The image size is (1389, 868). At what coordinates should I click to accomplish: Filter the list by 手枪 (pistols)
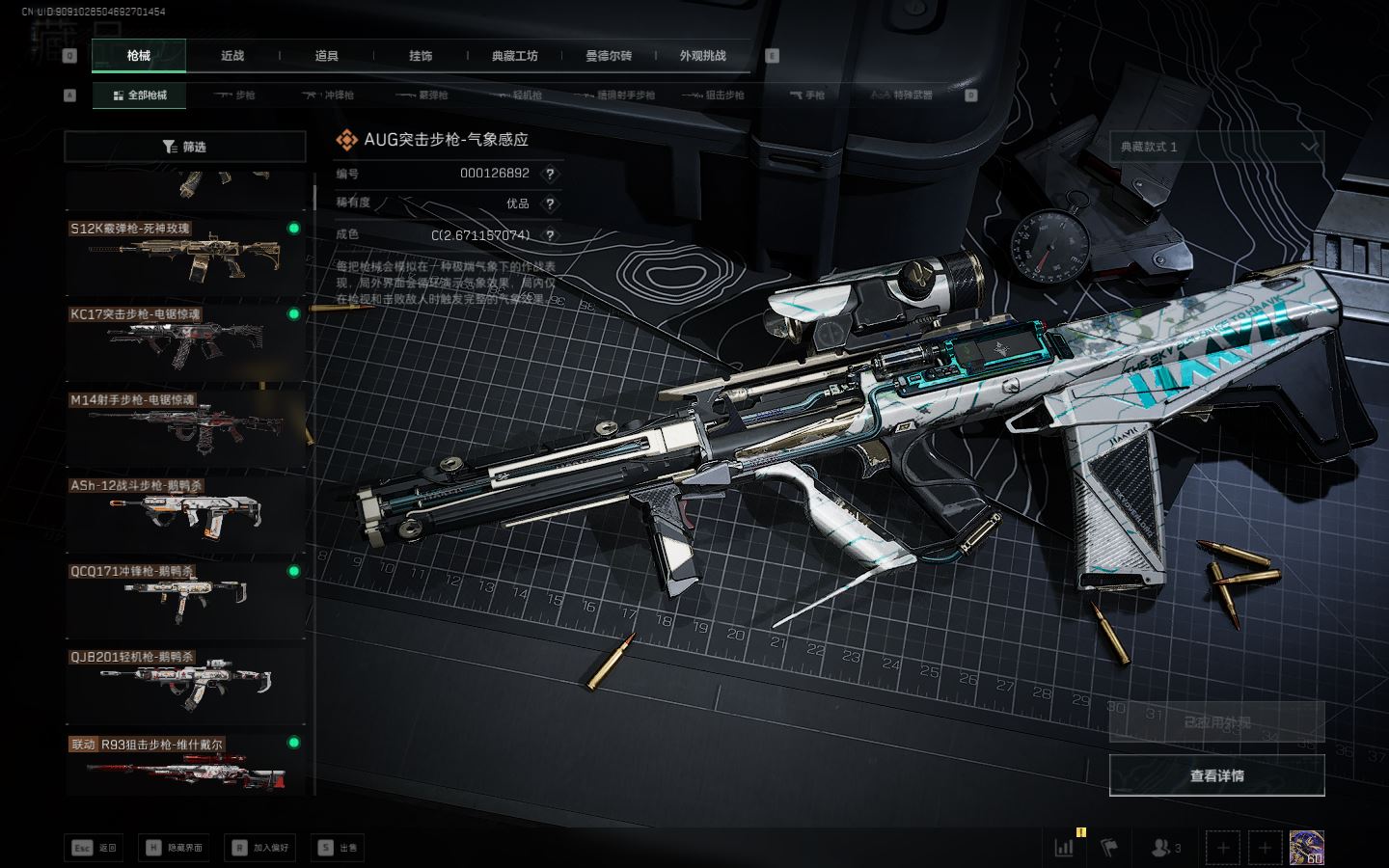pyautogui.click(x=807, y=95)
